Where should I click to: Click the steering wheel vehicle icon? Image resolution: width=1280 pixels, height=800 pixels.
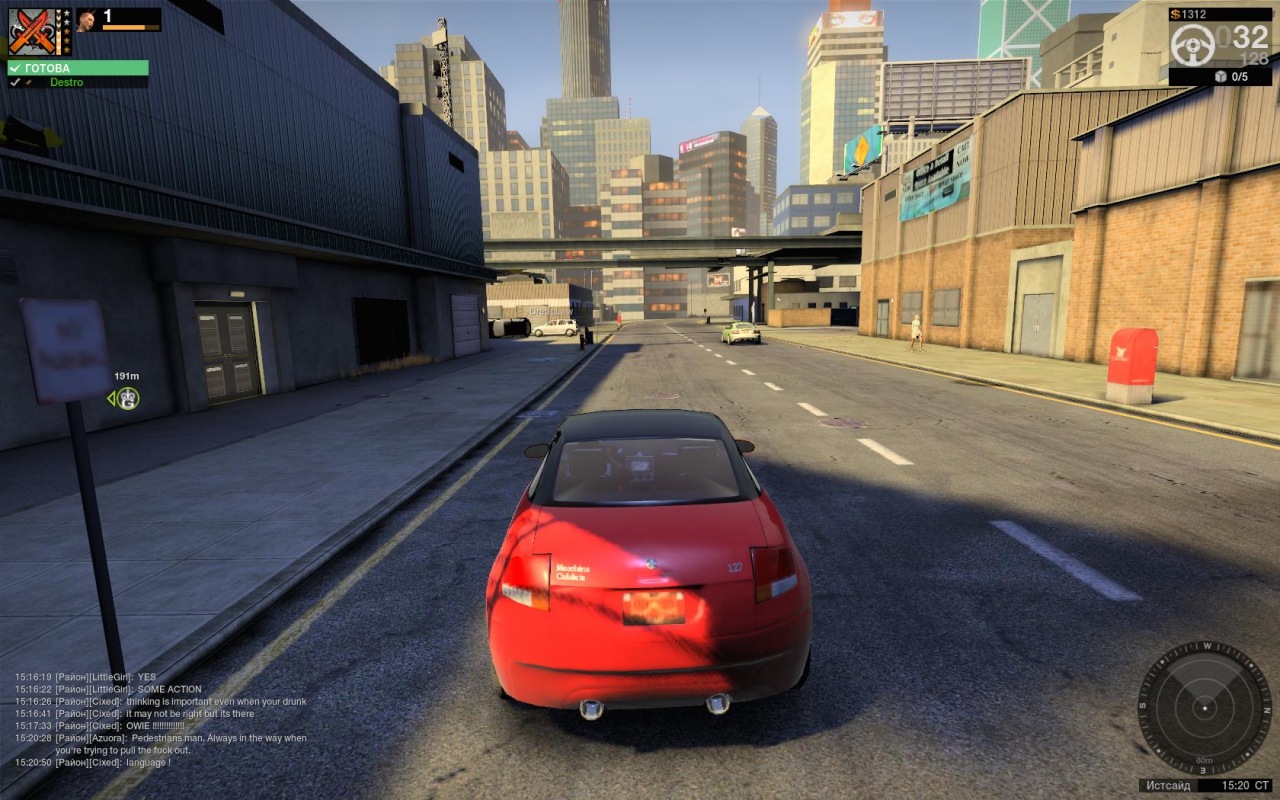1192,45
